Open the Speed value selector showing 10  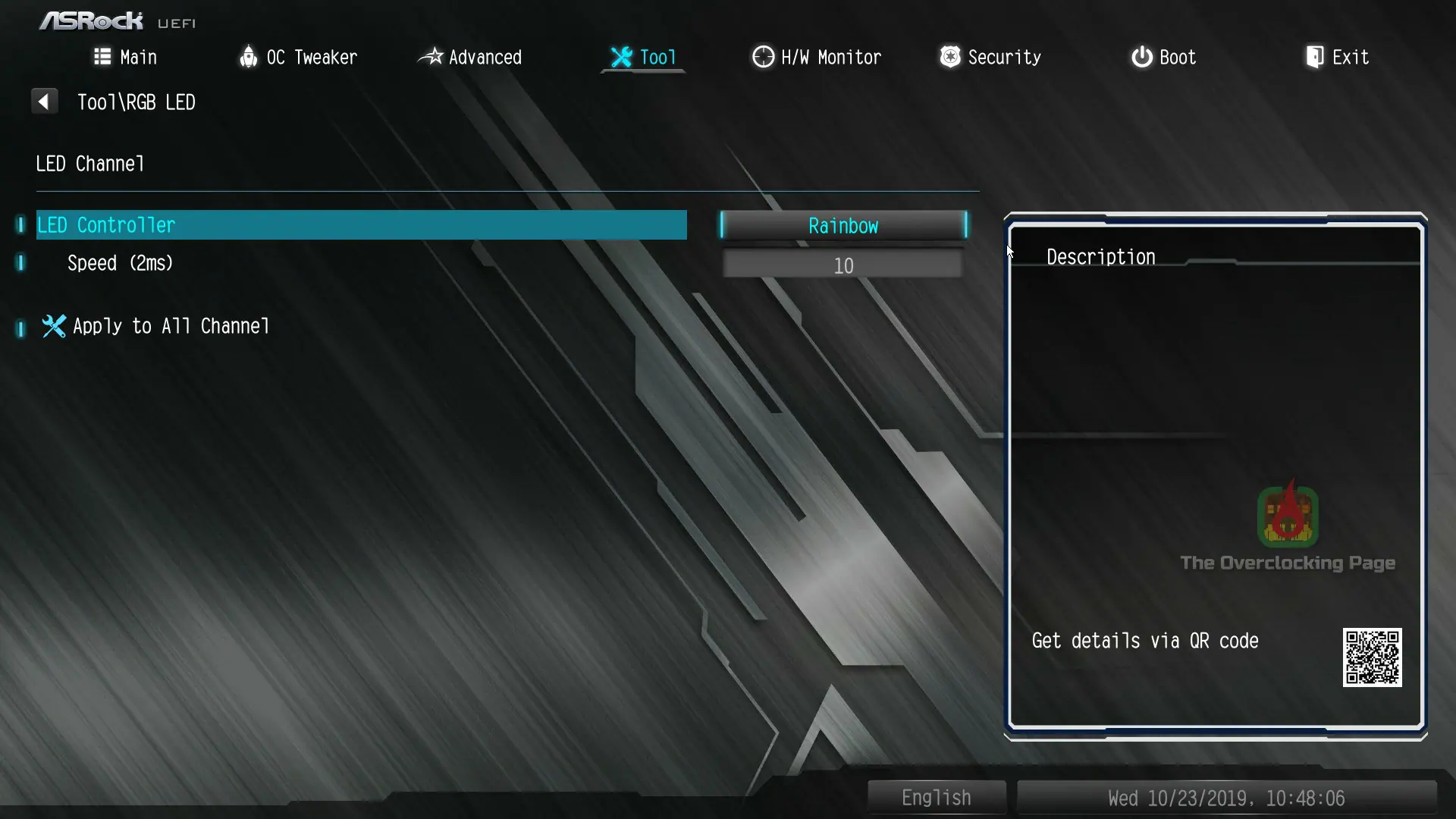(x=843, y=265)
